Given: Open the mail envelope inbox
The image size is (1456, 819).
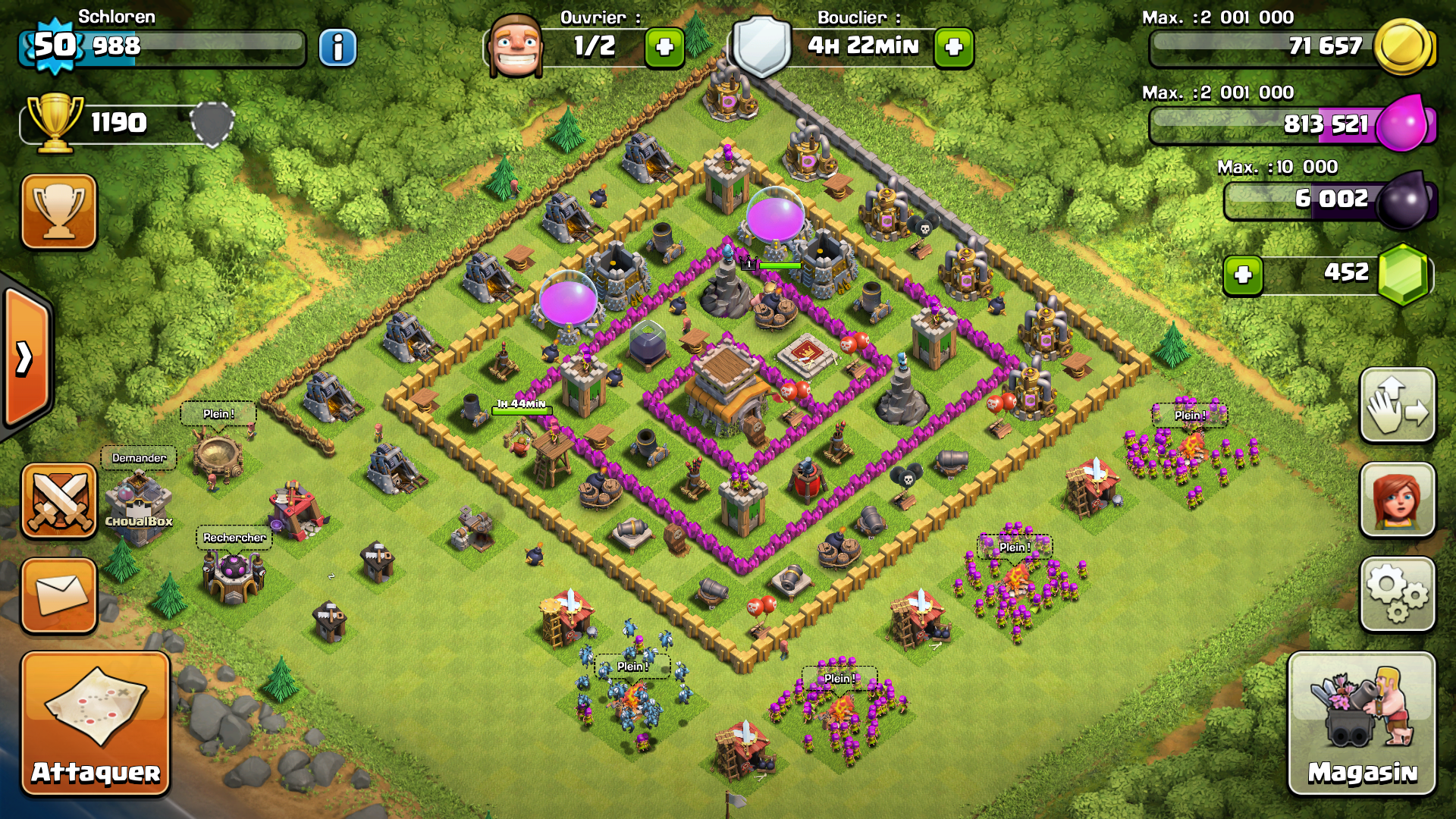Looking at the screenshot, I should click(59, 595).
